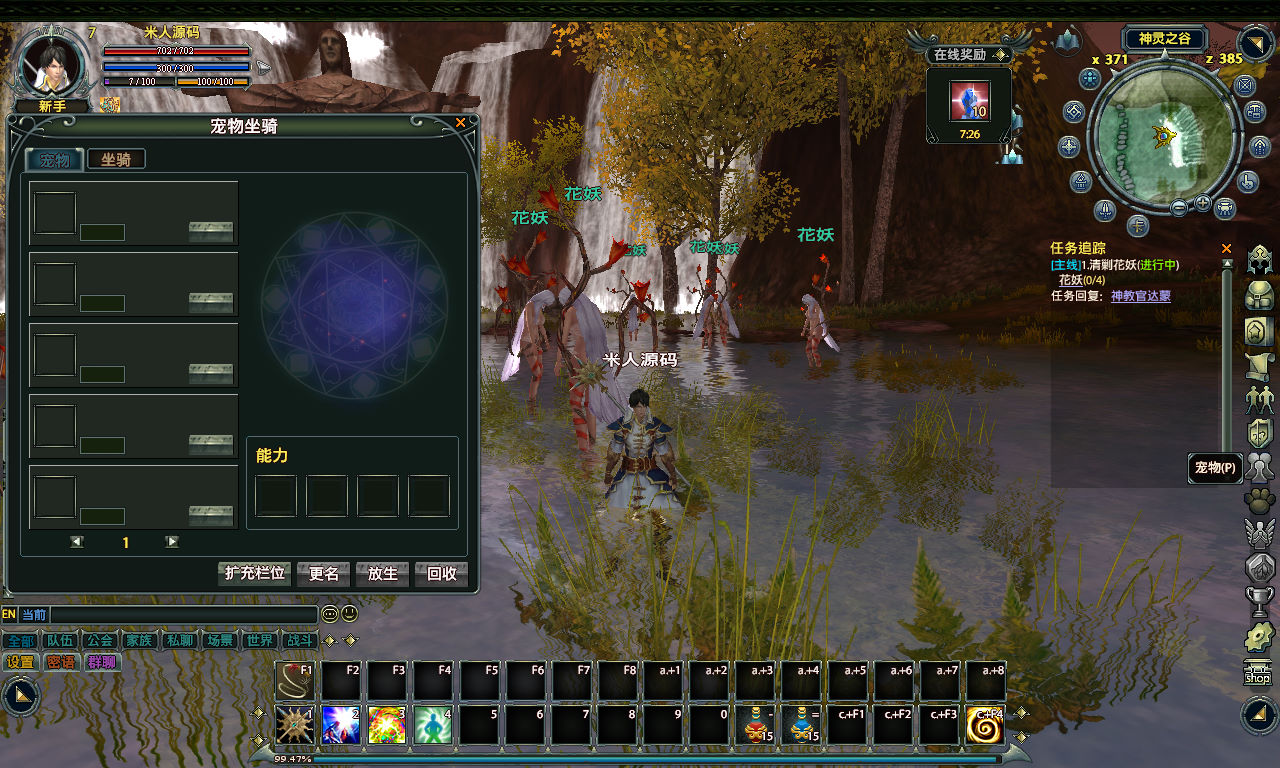Open the 在线奖励 online reward crystal
Screen dimensions: 1280x768
[x=968, y=101]
